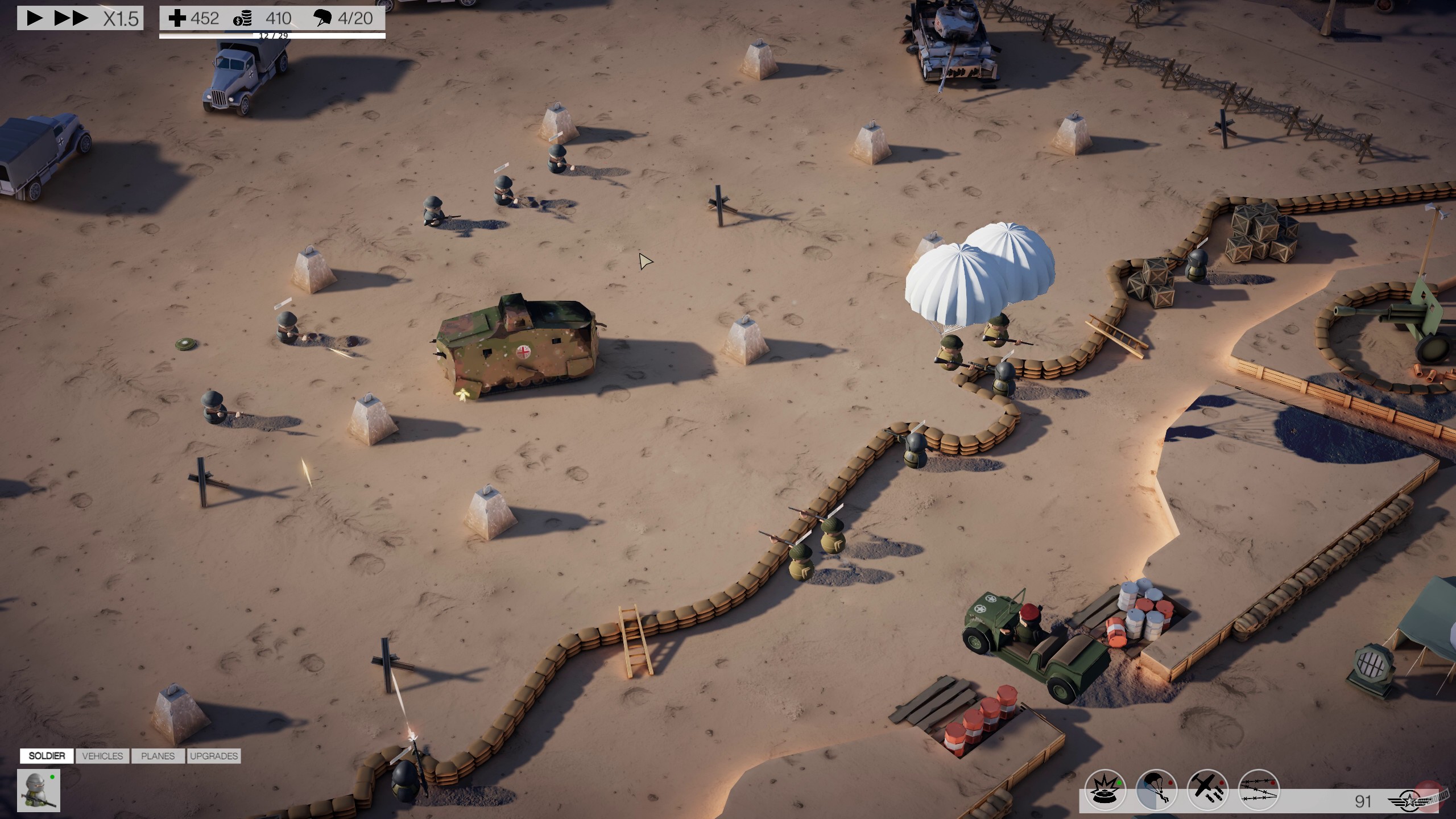Viewport: 1456px width, 819px height.
Task: Click the helmet unit-count icon
Action: point(323,18)
